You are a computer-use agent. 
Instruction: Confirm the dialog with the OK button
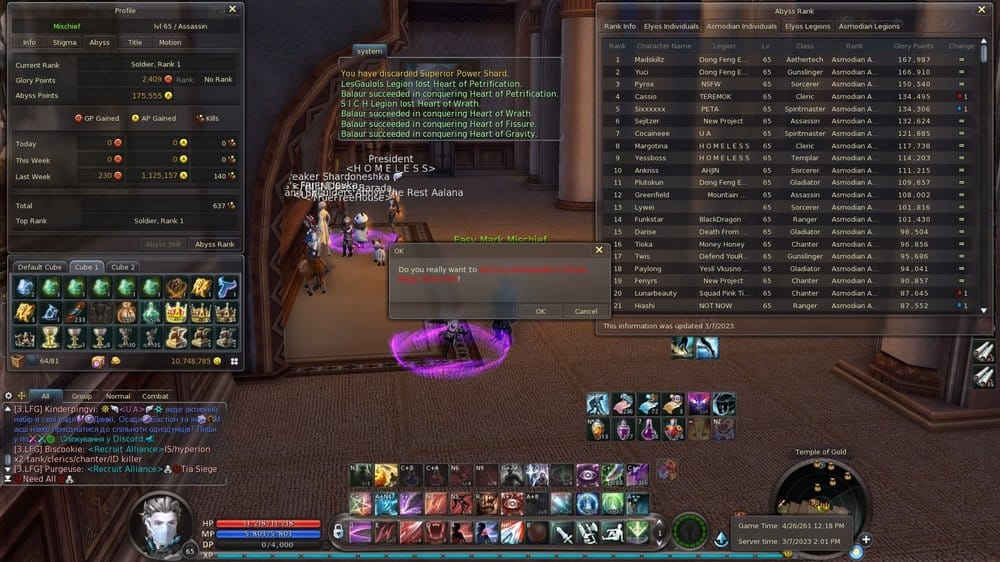coord(540,311)
